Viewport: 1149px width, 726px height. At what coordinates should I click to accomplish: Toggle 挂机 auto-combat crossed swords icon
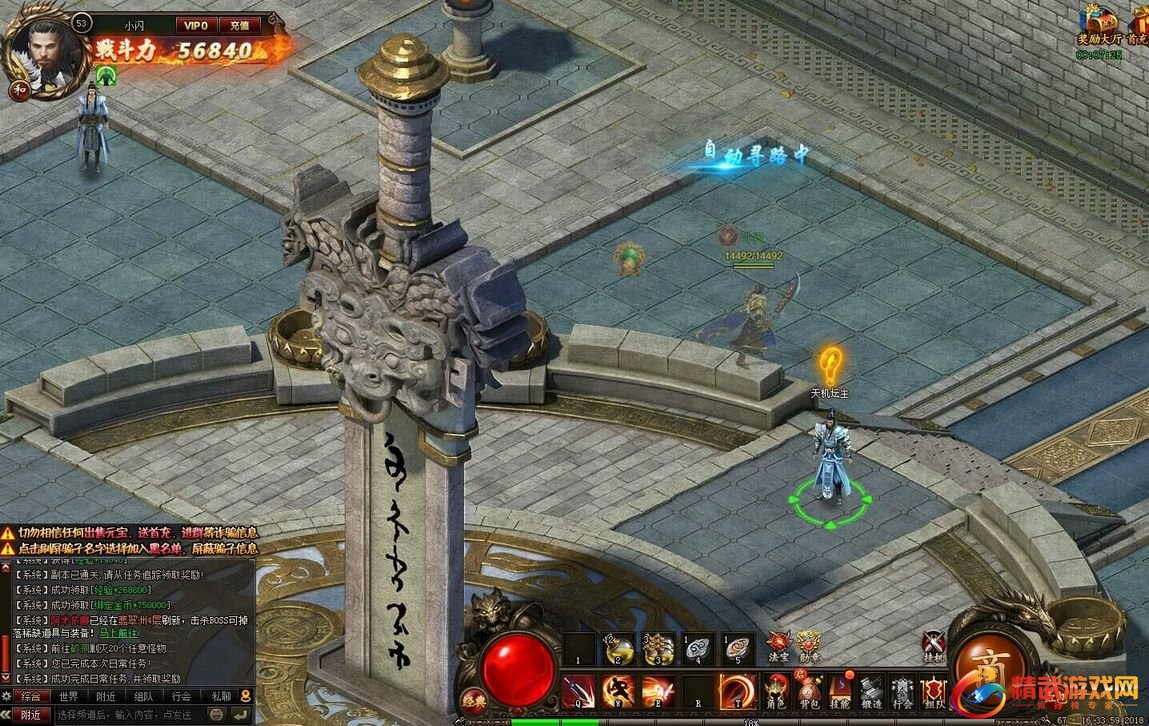click(933, 647)
